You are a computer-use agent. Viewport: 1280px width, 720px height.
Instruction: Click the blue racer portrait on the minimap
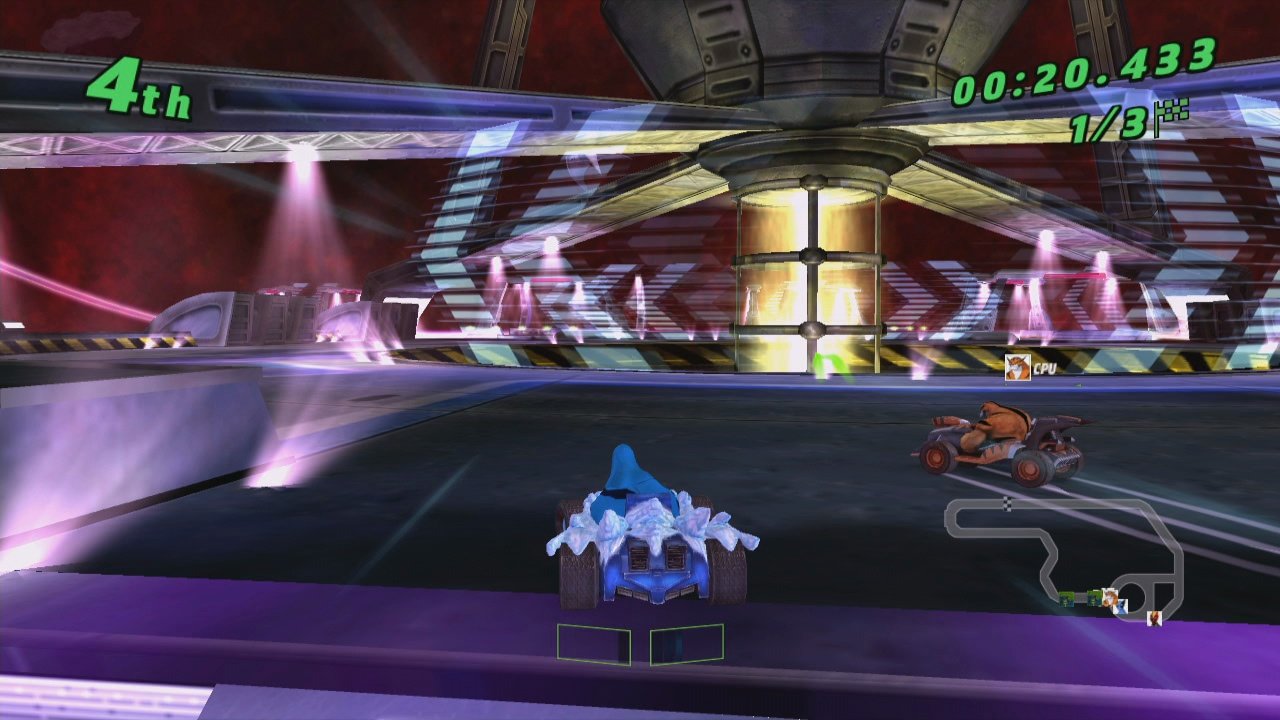coord(1120,607)
